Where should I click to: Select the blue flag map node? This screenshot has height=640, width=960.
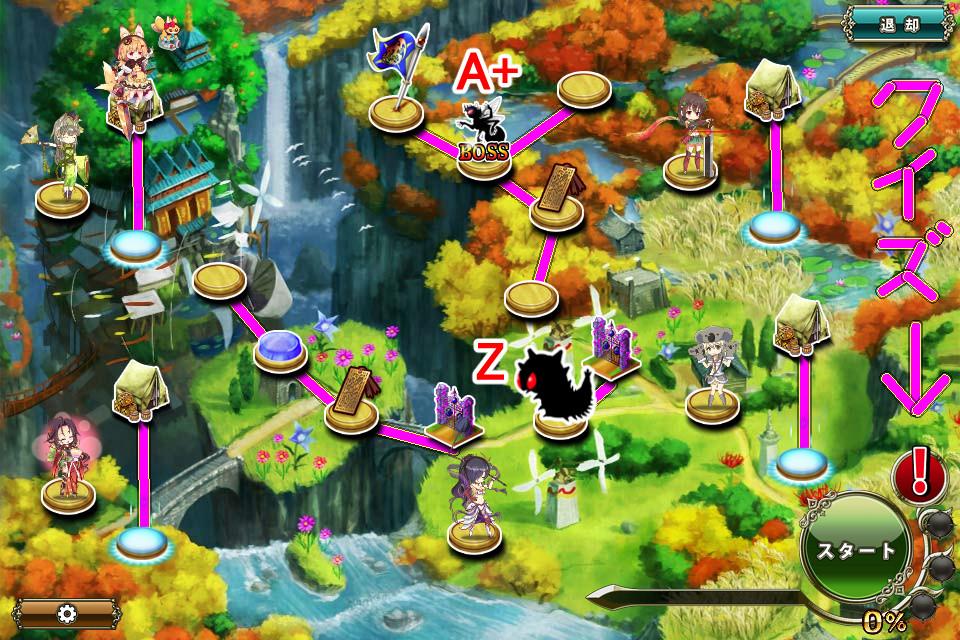pyautogui.click(x=399, y=85)
